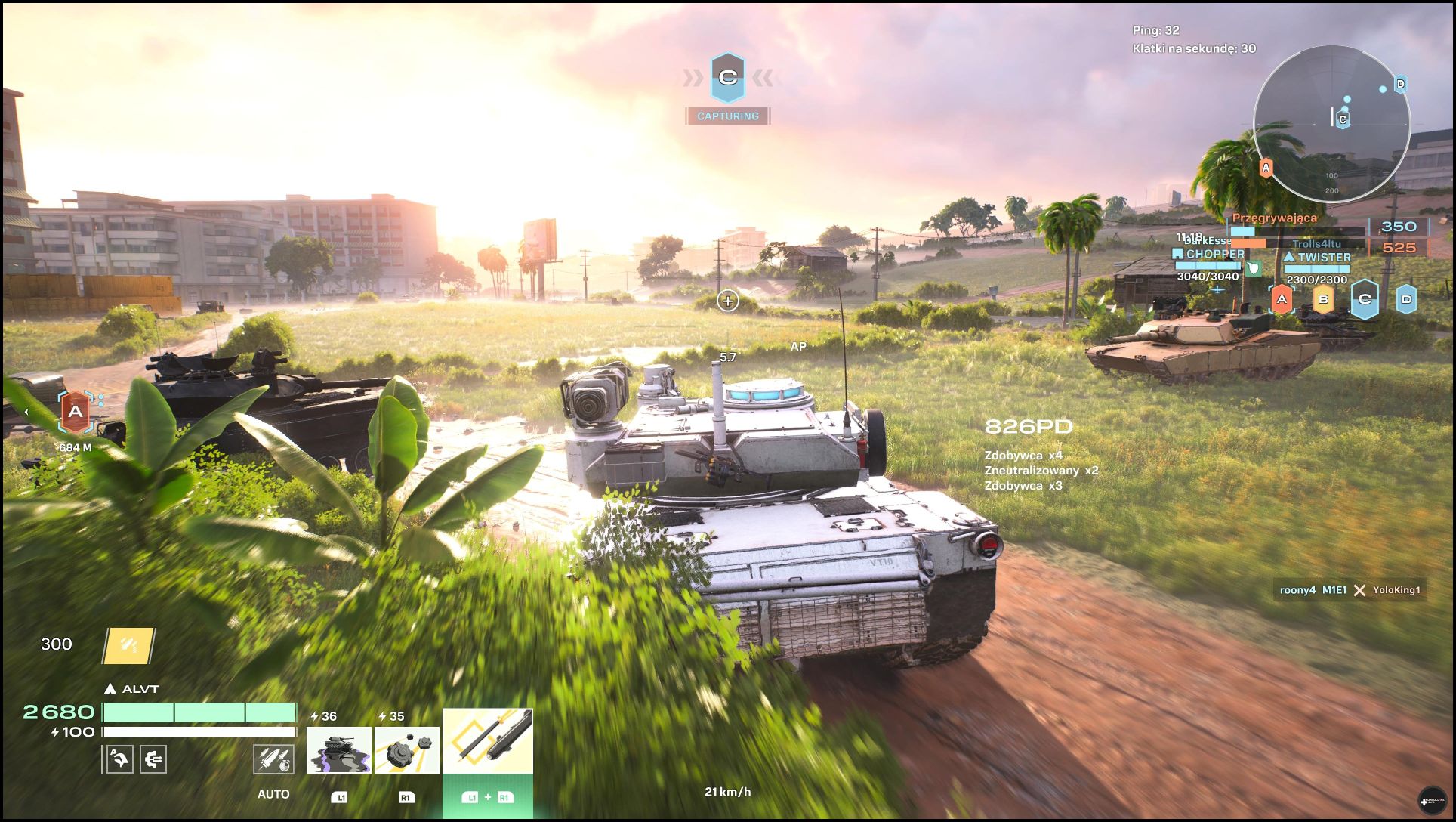Select objective C in the scoreboard row
This screenshot has width=1456, height=822.
pyautogui.click(x=1365, y=299)
